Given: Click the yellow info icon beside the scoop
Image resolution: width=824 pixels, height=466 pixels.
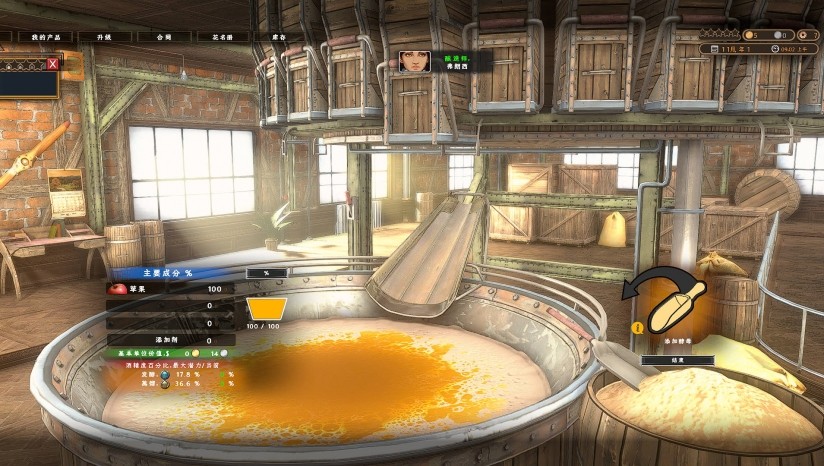Looking at the screenshot, I should tap(637, 327).
